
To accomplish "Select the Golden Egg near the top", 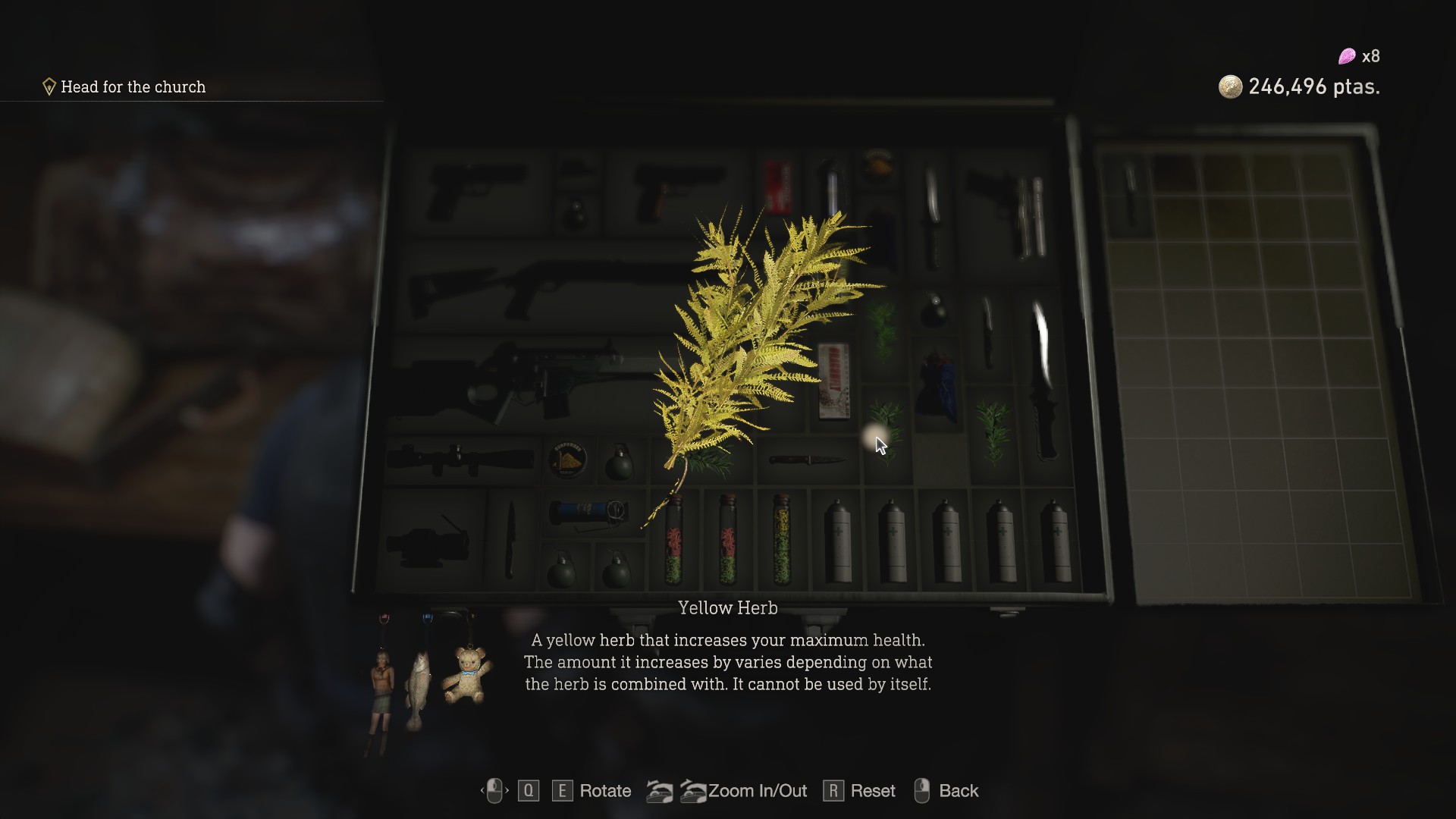I will (878, 163).
